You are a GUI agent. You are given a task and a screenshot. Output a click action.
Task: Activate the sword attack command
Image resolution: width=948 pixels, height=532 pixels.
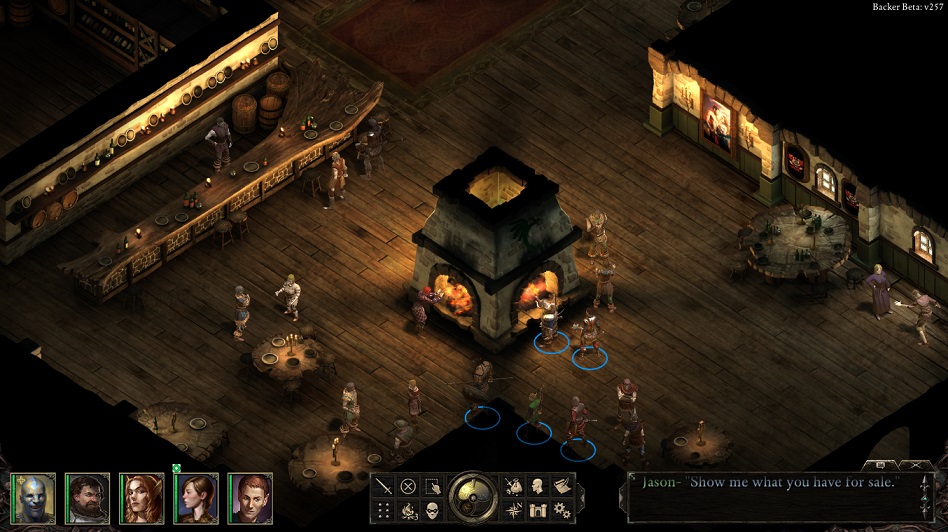[384, 487]
